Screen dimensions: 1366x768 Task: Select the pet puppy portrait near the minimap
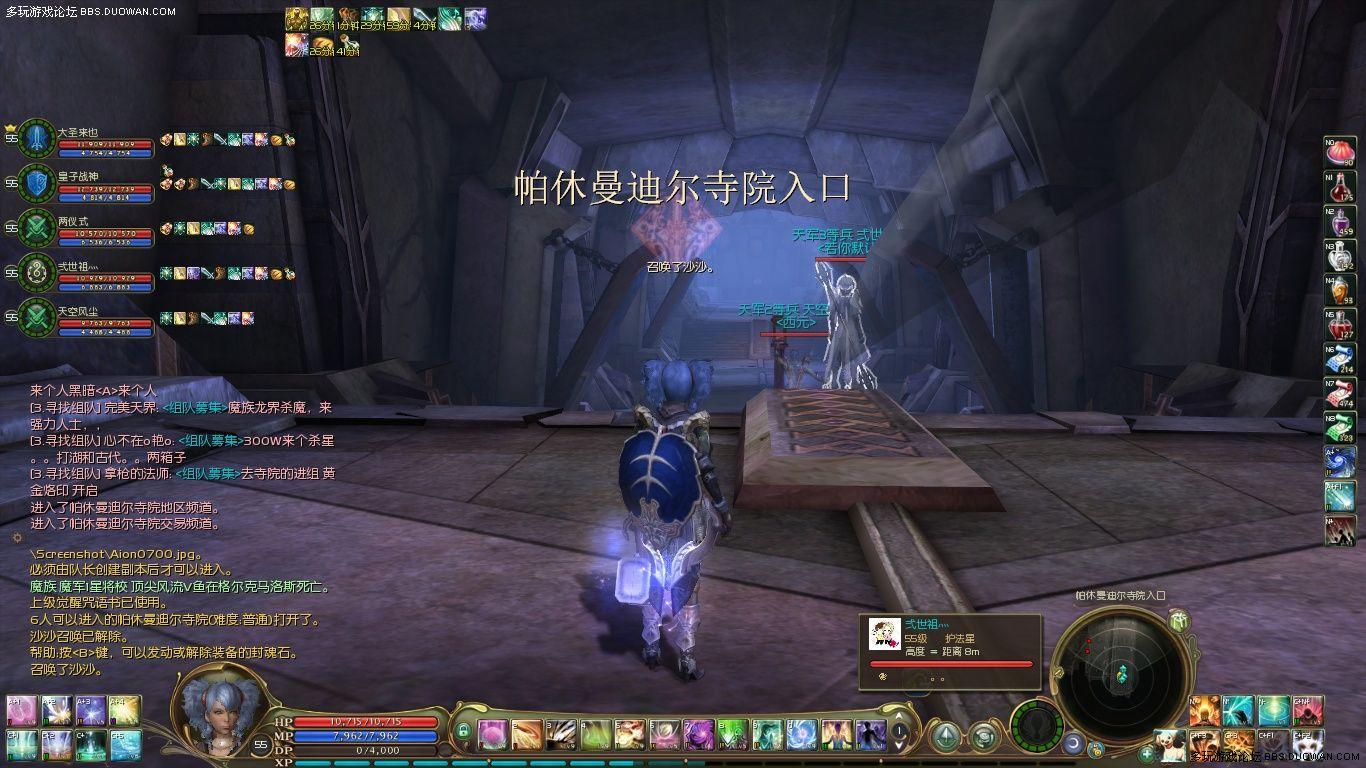click(x=1171, y=744)
